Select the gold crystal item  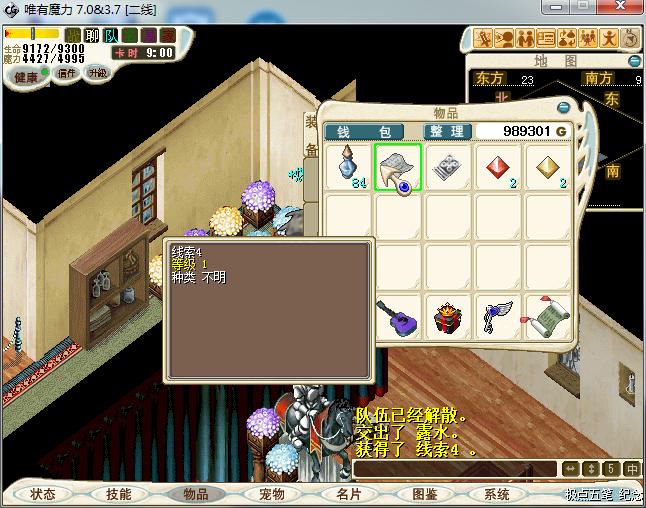548,167
